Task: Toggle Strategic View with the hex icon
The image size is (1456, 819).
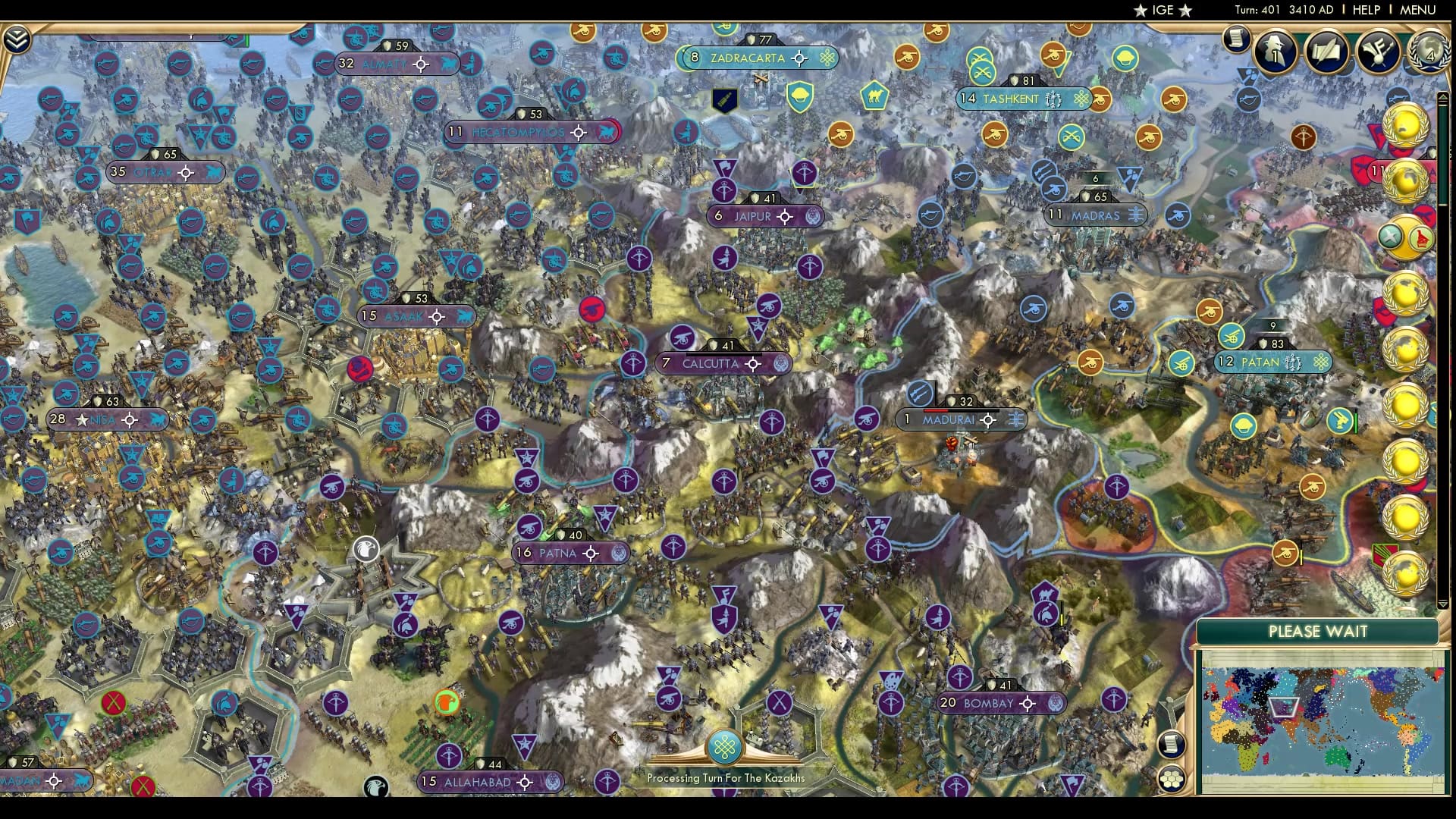Action: point(1172,778)
